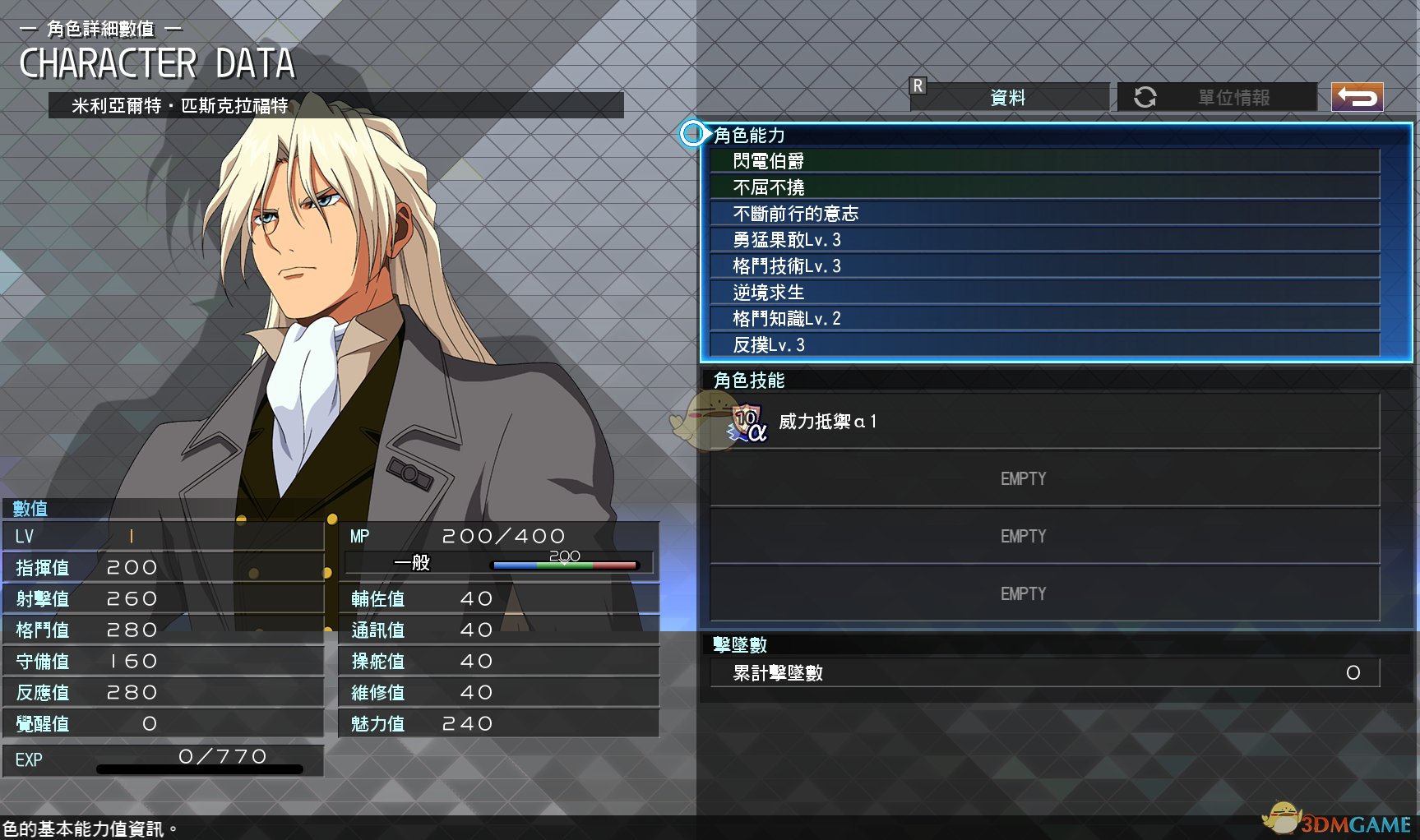Select the 閃電伯爵 ability row
This screenshot has height=840, width=1420.
point(1044,161)
